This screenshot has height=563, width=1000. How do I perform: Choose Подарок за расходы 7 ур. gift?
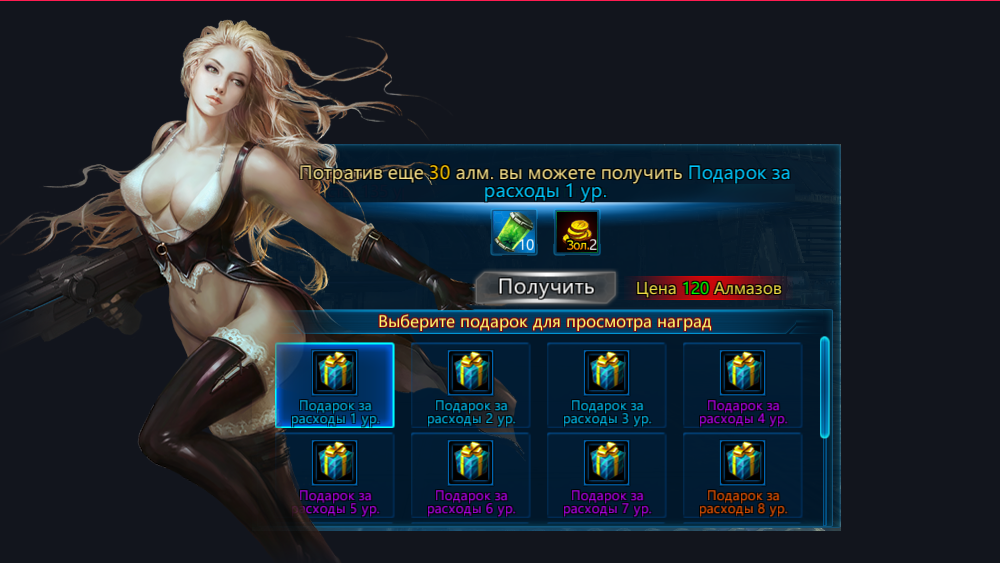point(606,475)
